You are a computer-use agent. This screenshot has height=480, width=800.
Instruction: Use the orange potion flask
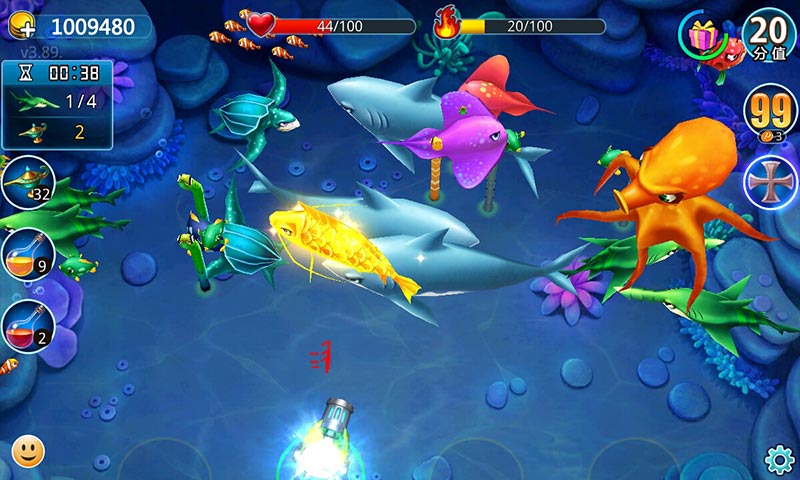[x=26, y=253]
